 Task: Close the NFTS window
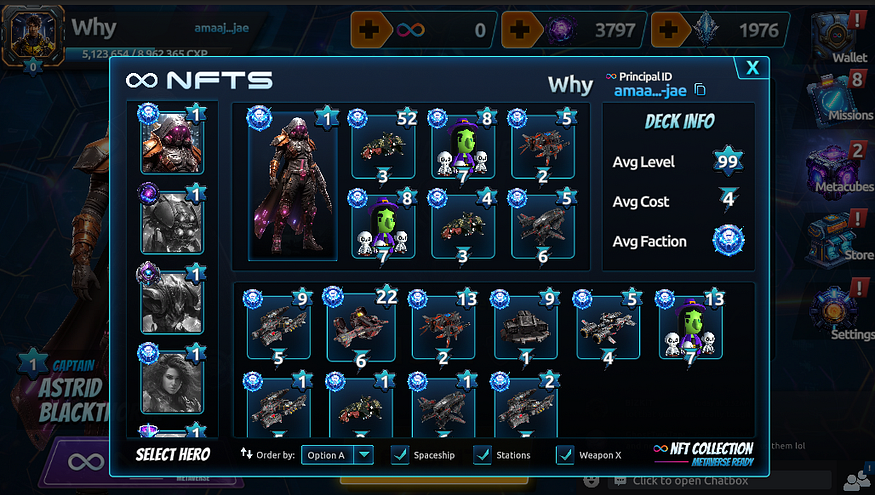[751, 68]
